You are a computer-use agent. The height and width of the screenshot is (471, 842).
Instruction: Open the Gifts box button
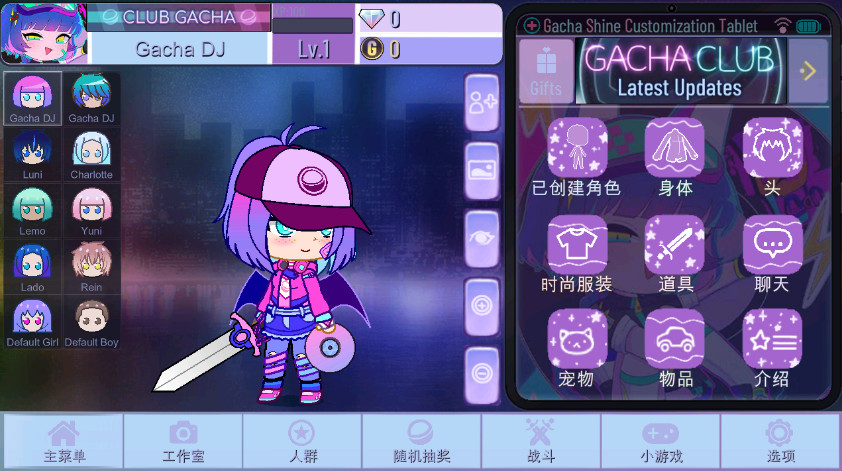click(x=546, y=71)
